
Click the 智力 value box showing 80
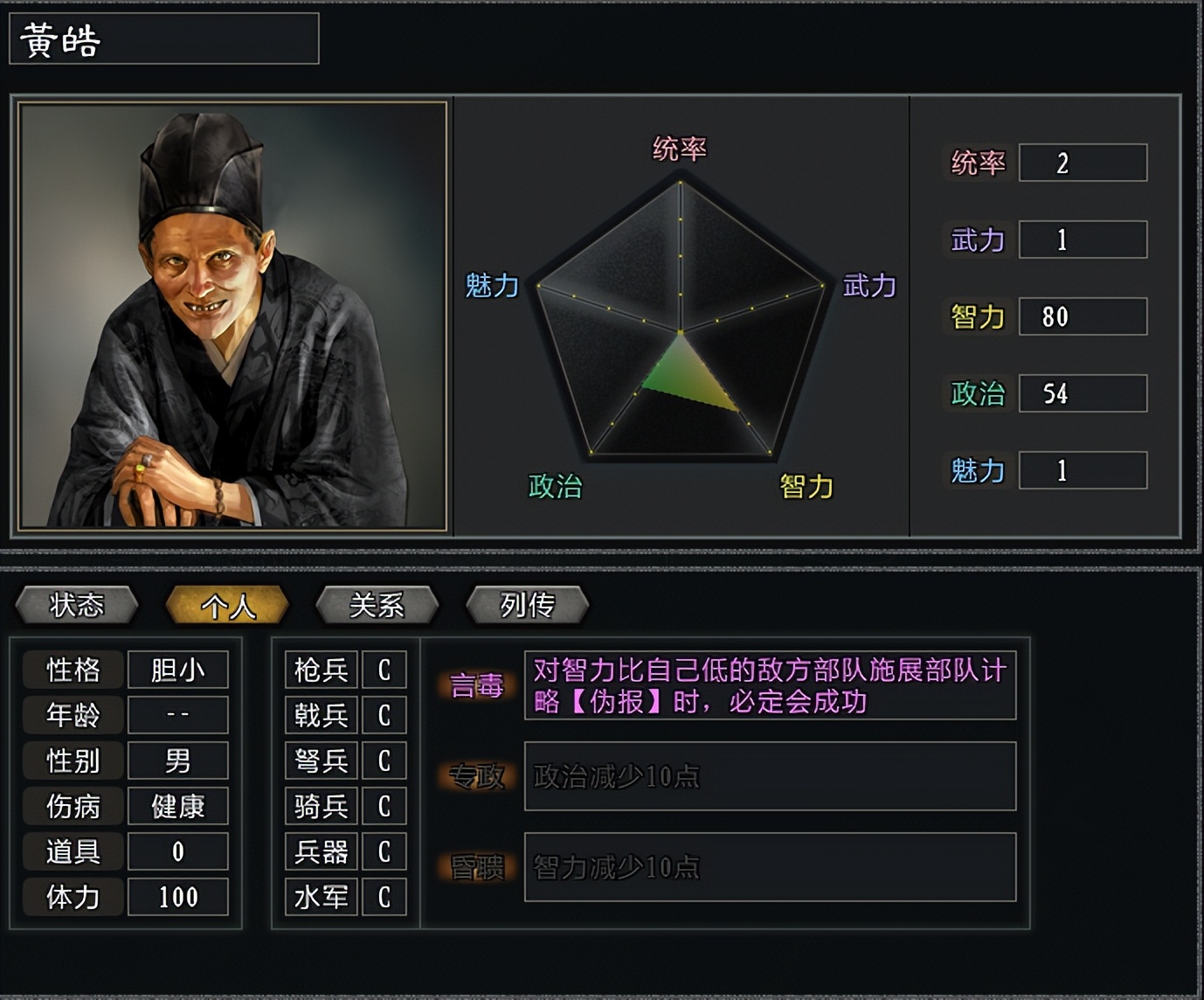1083,316
